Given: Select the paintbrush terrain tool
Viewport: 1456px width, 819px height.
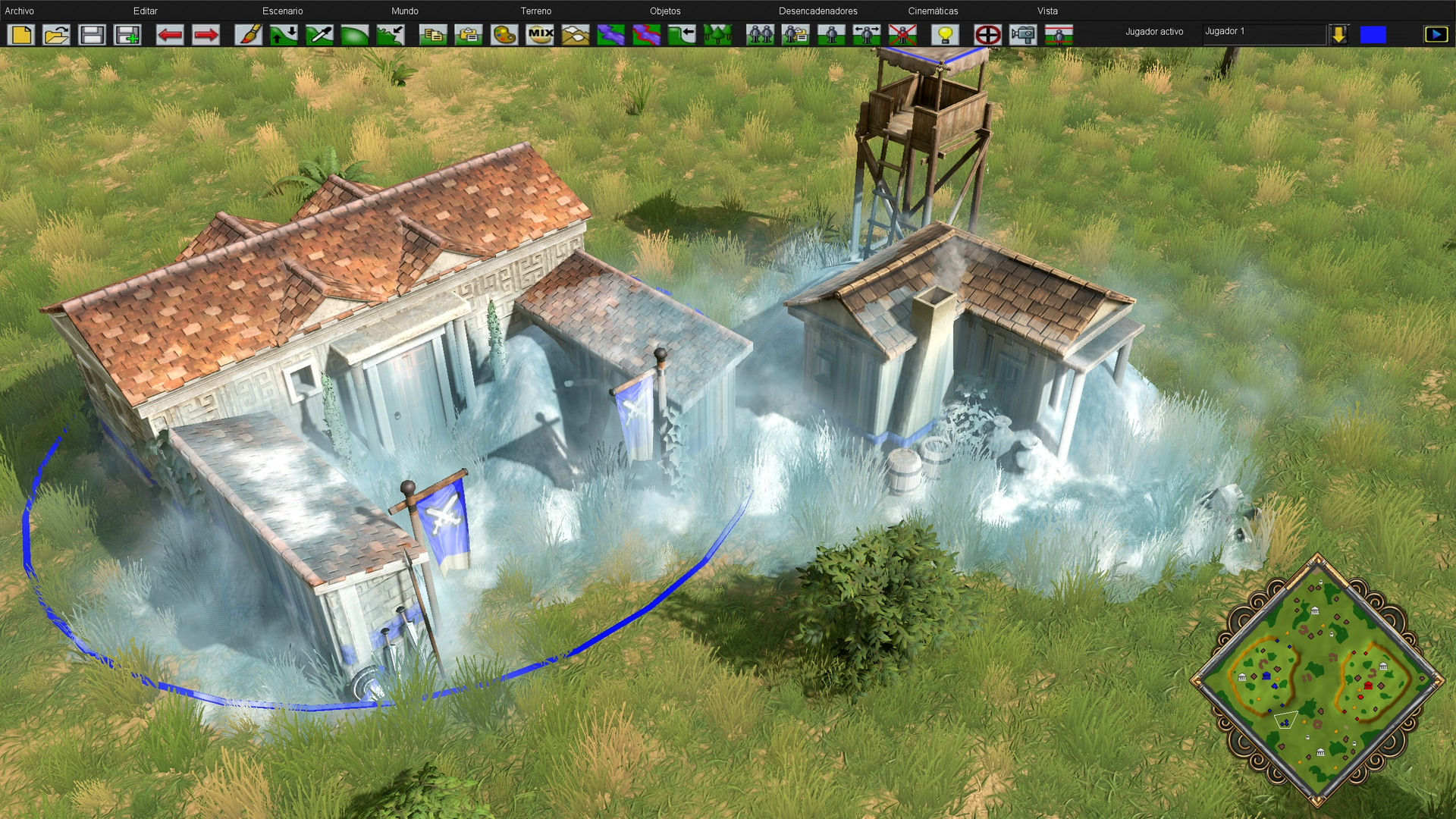Looking at the screenshot, I should [x=248, y=35].
